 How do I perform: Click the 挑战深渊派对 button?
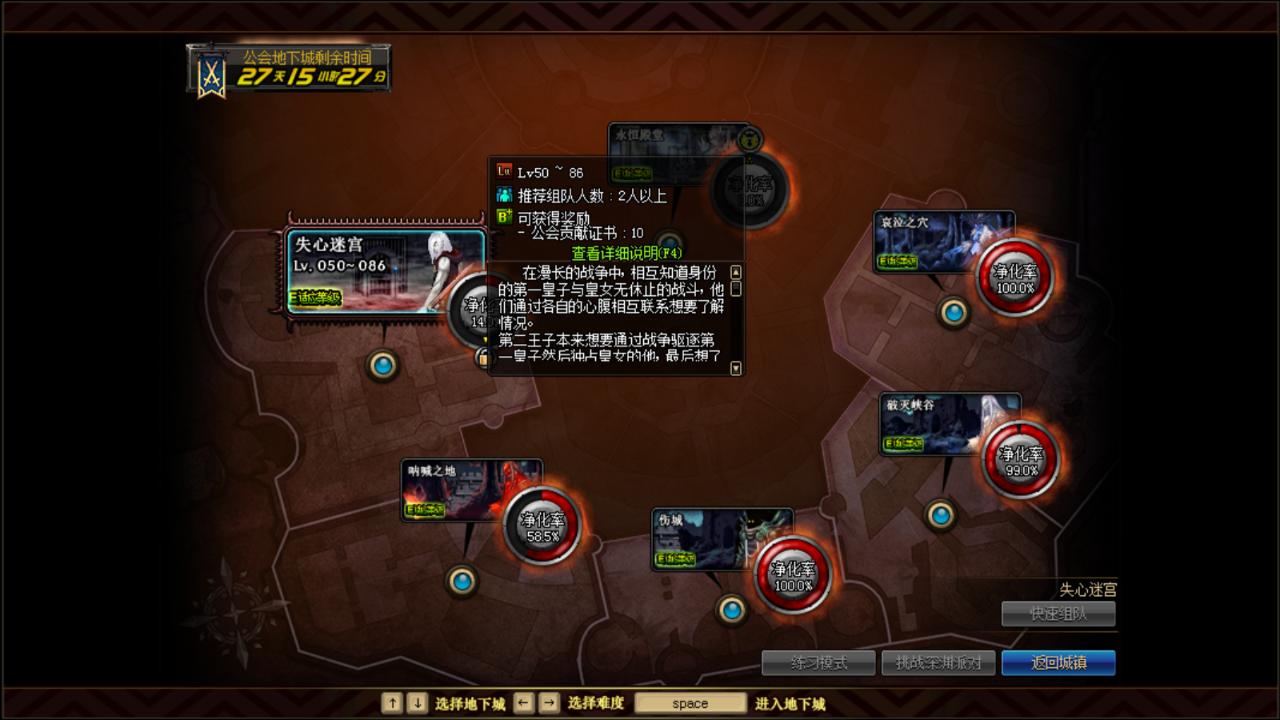(938, 663)
